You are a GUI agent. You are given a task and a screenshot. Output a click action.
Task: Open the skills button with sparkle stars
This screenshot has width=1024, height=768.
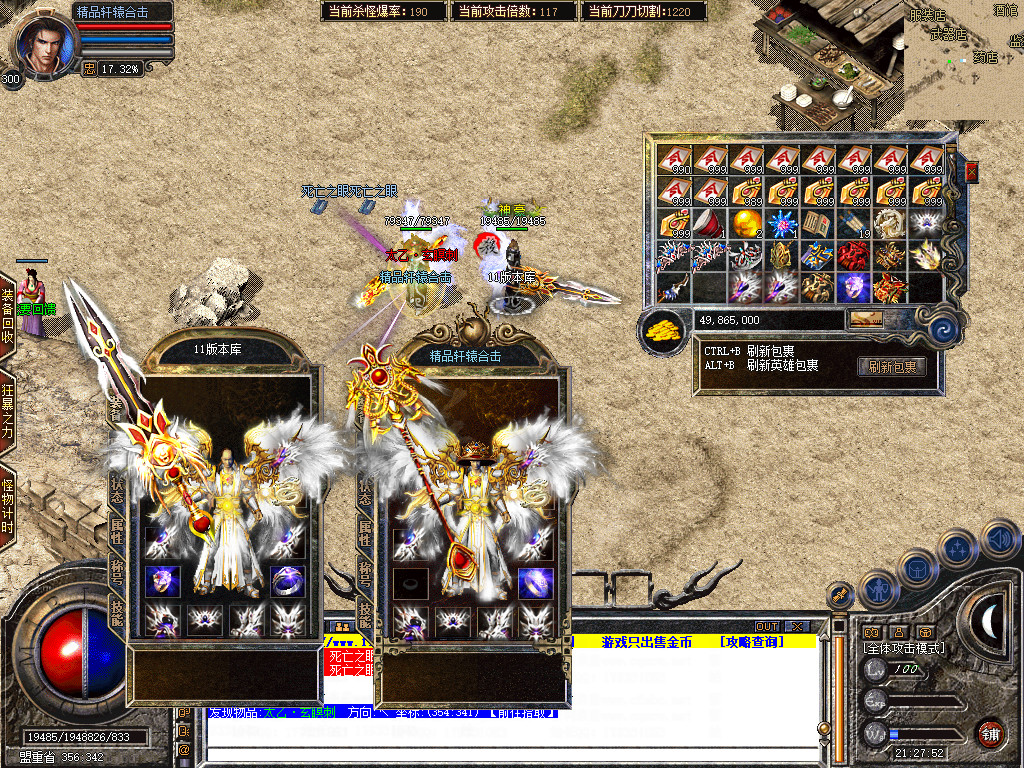coord(957,548)
